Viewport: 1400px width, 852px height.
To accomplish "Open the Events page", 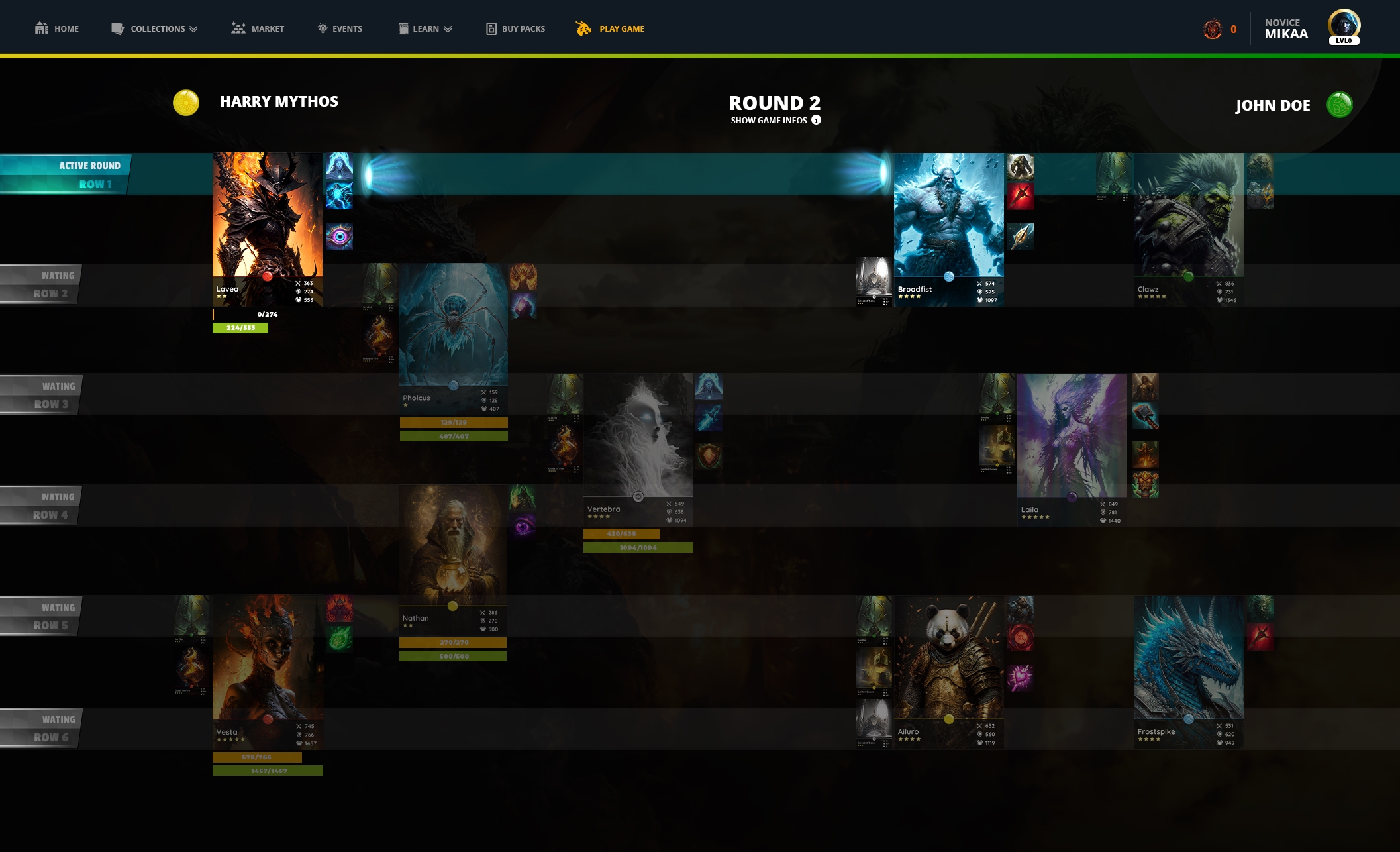I will 340,28.
